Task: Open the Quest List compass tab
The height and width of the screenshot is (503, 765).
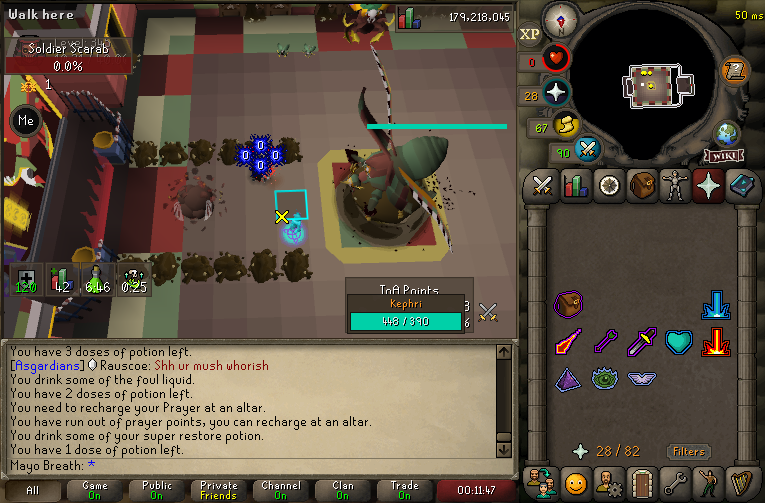Action: [x=609, y=187]
